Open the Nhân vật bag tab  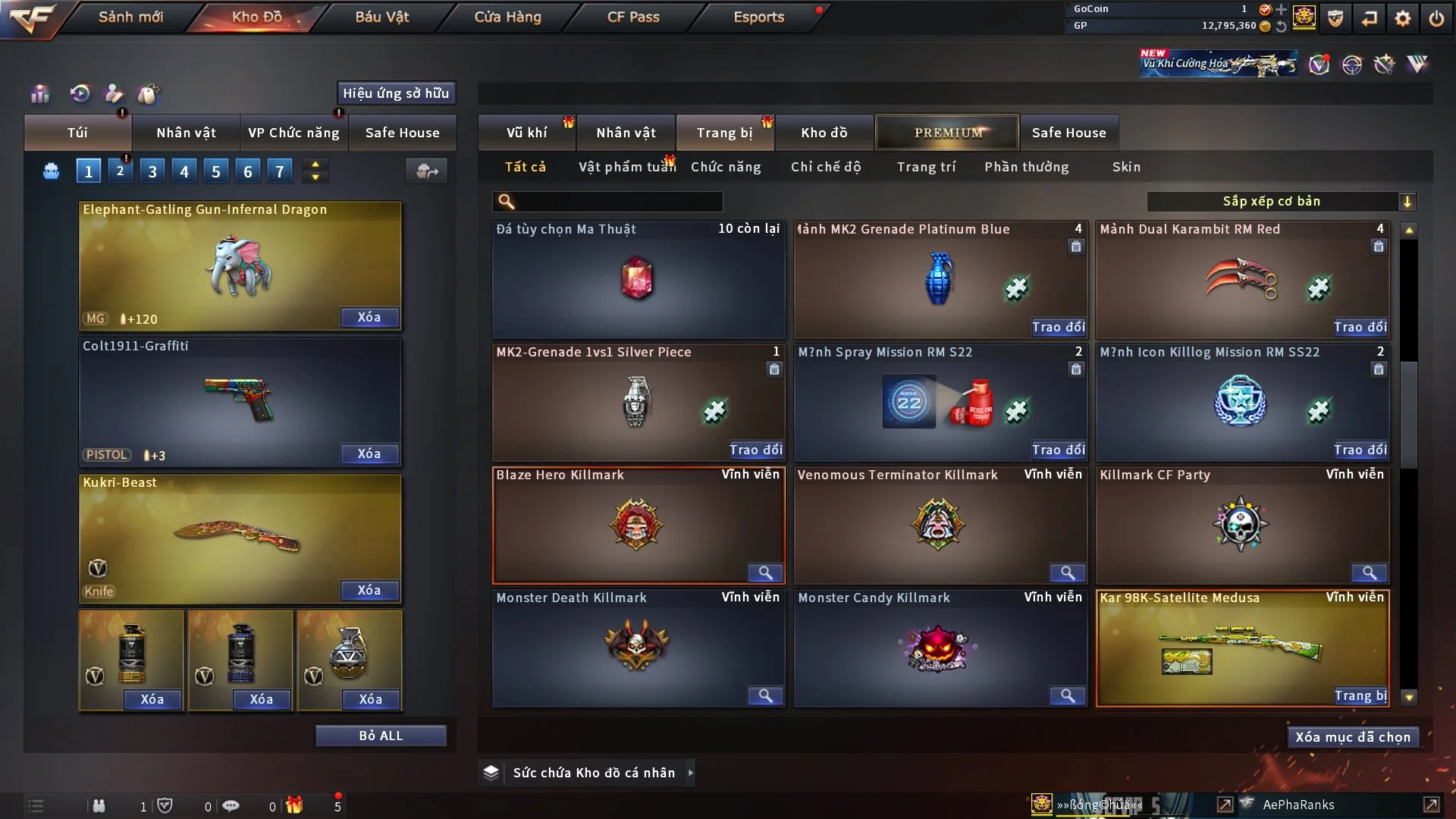click(186, 133)
